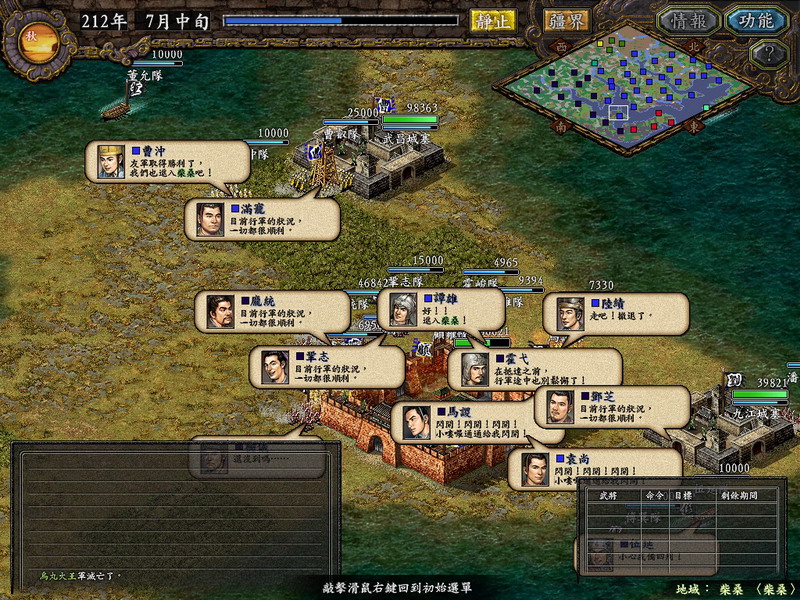This screenshot has height=600, width=800.
Task: Click the question mark help button
Action: 765,54
